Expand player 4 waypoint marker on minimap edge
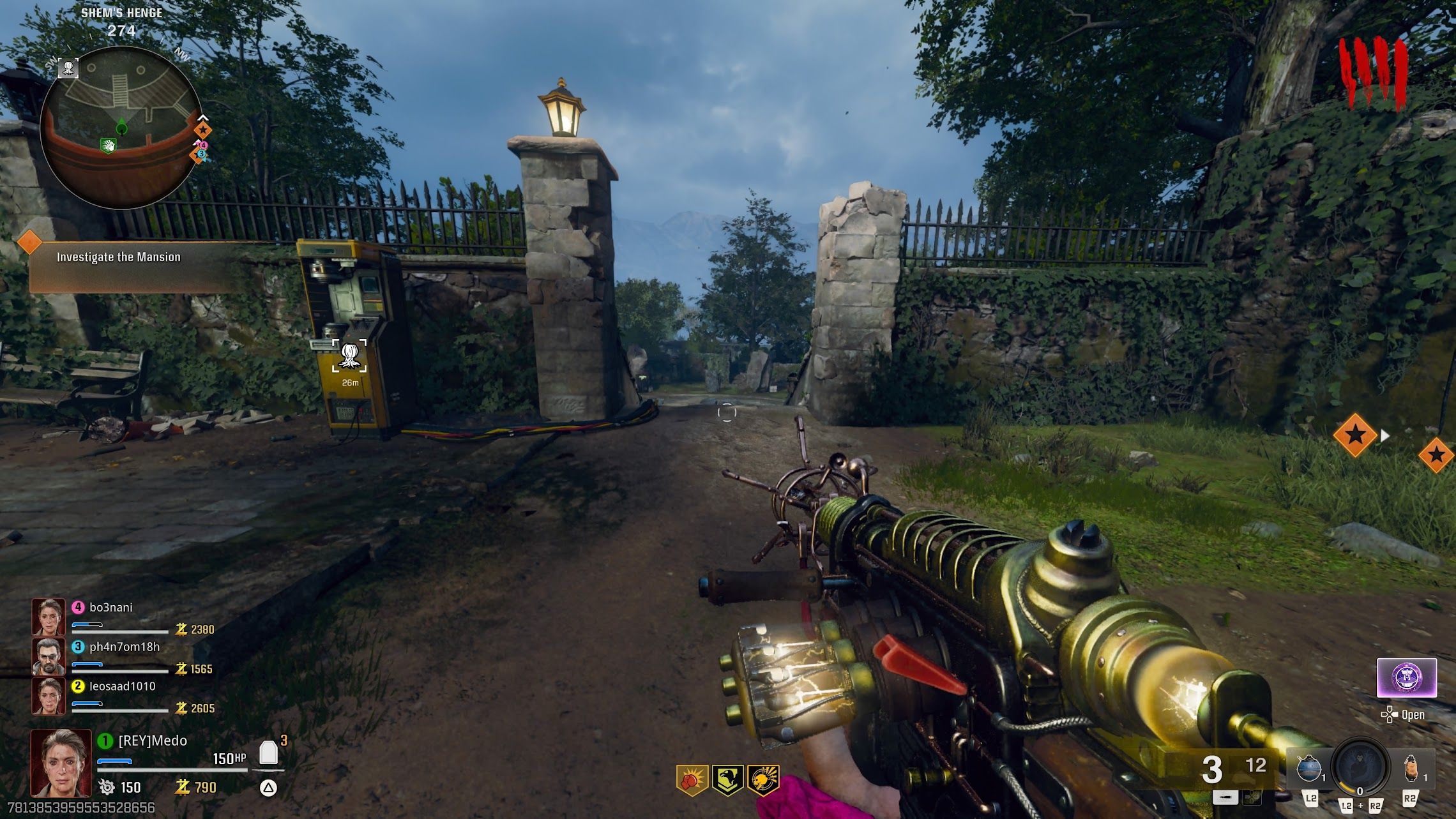1456x819 pixels. pos(204,145)
